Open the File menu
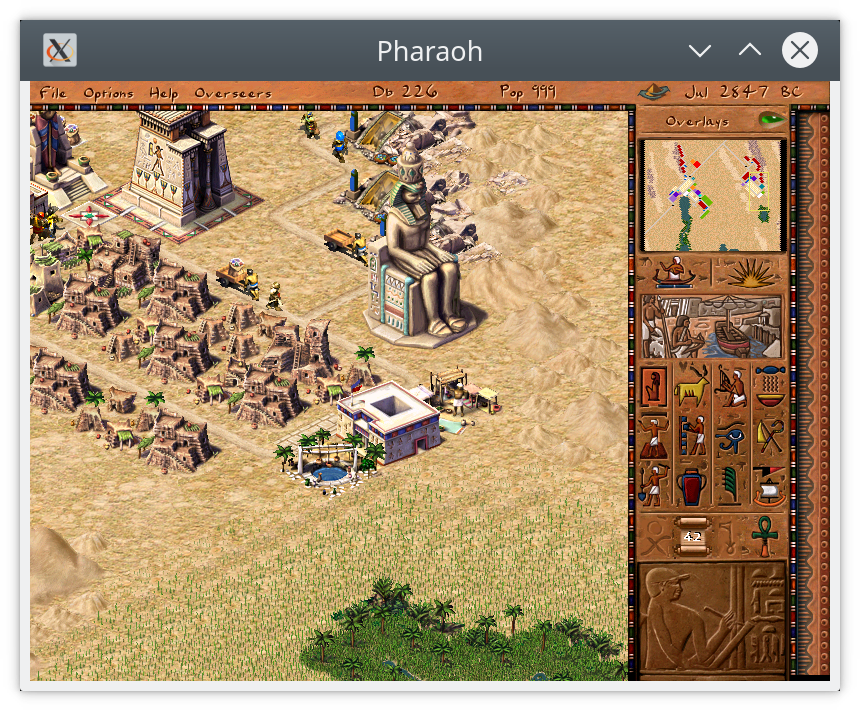Viewport: 860px width, 711px height. click(x=53, y=93)
